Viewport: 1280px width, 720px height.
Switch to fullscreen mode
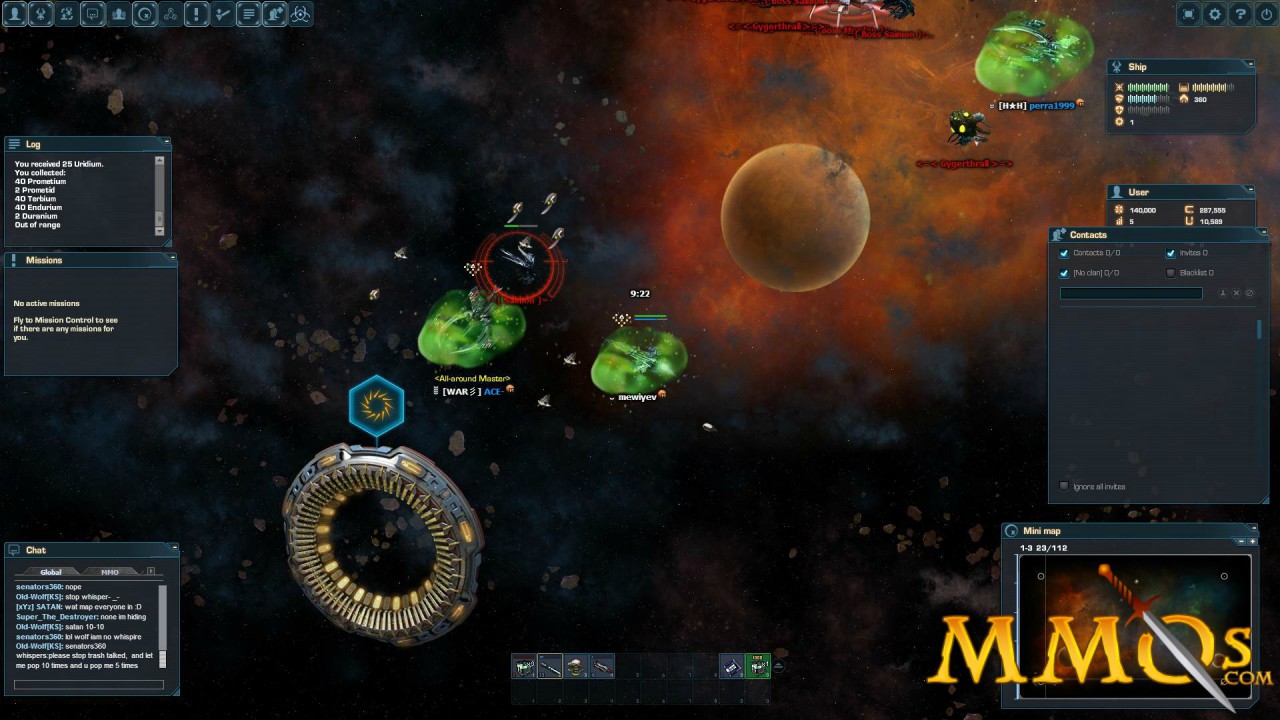[x=1189, y=14]
